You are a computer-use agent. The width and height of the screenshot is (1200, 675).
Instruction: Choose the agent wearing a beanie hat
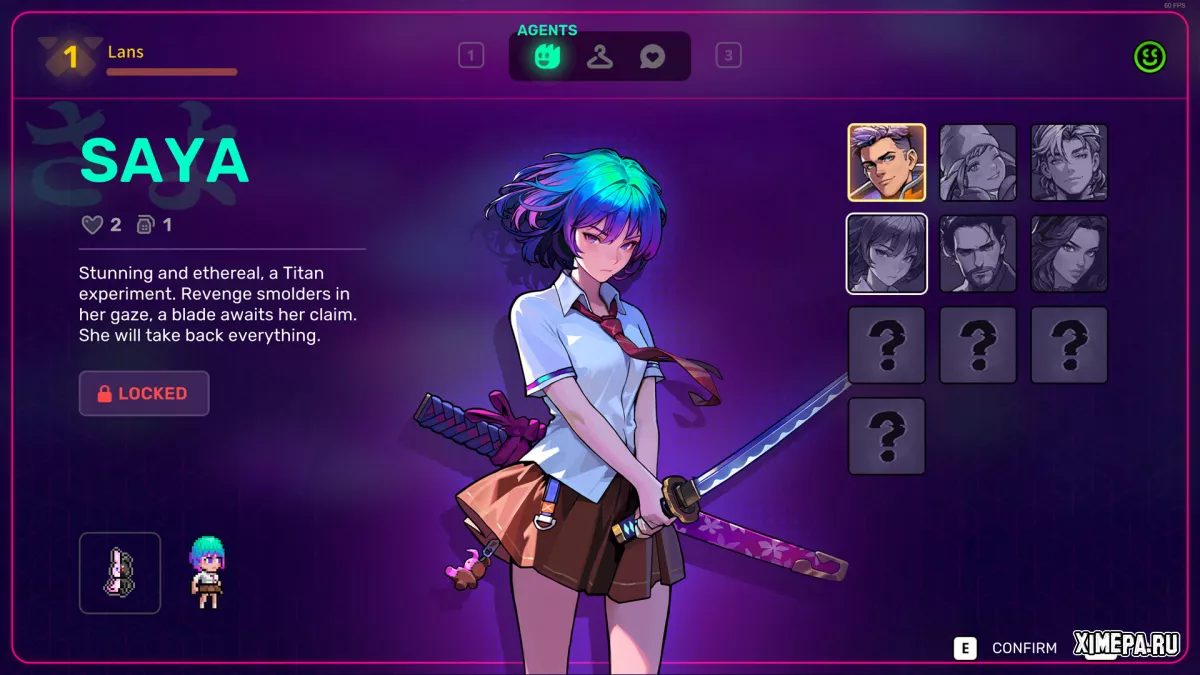point(978,162)
